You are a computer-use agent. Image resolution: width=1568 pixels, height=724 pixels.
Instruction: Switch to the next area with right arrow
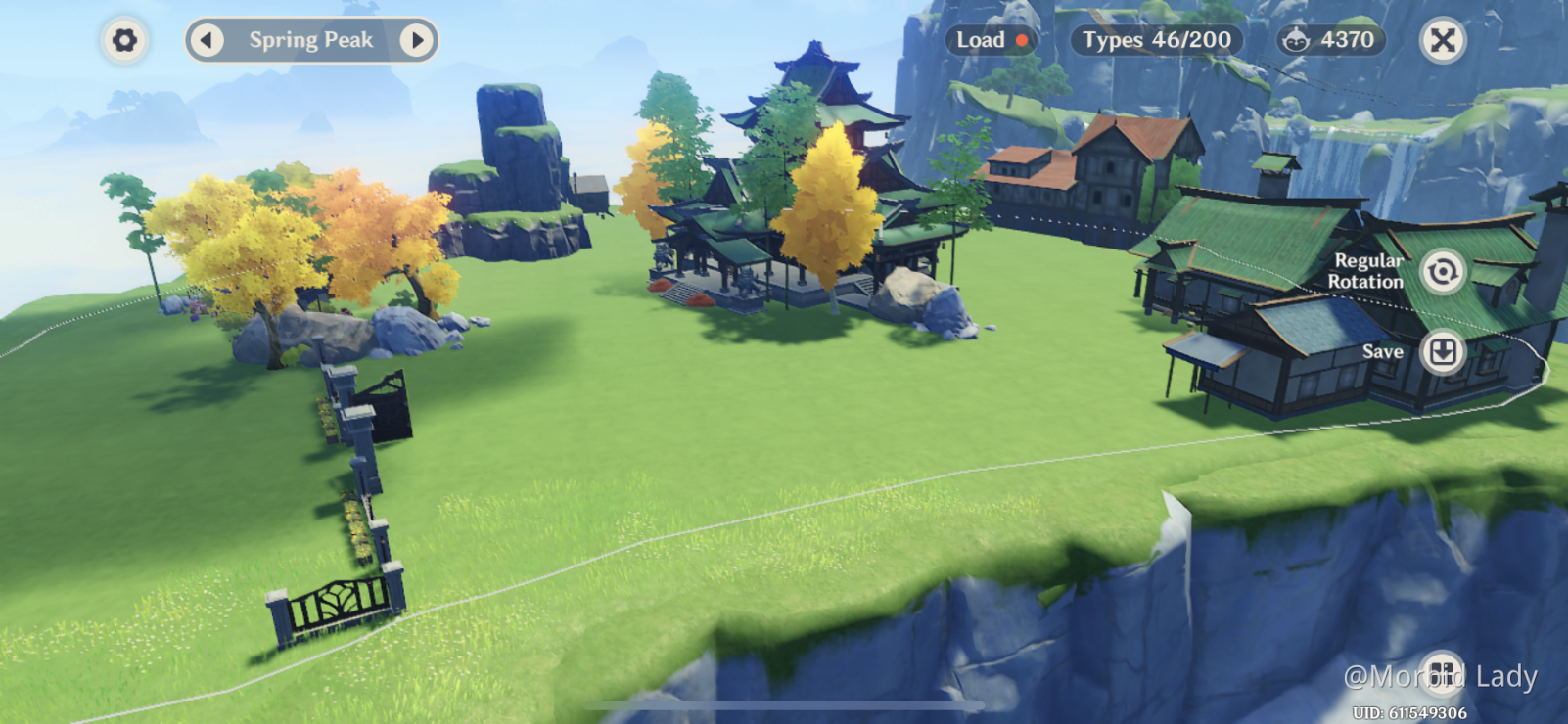tap(417, 40)
